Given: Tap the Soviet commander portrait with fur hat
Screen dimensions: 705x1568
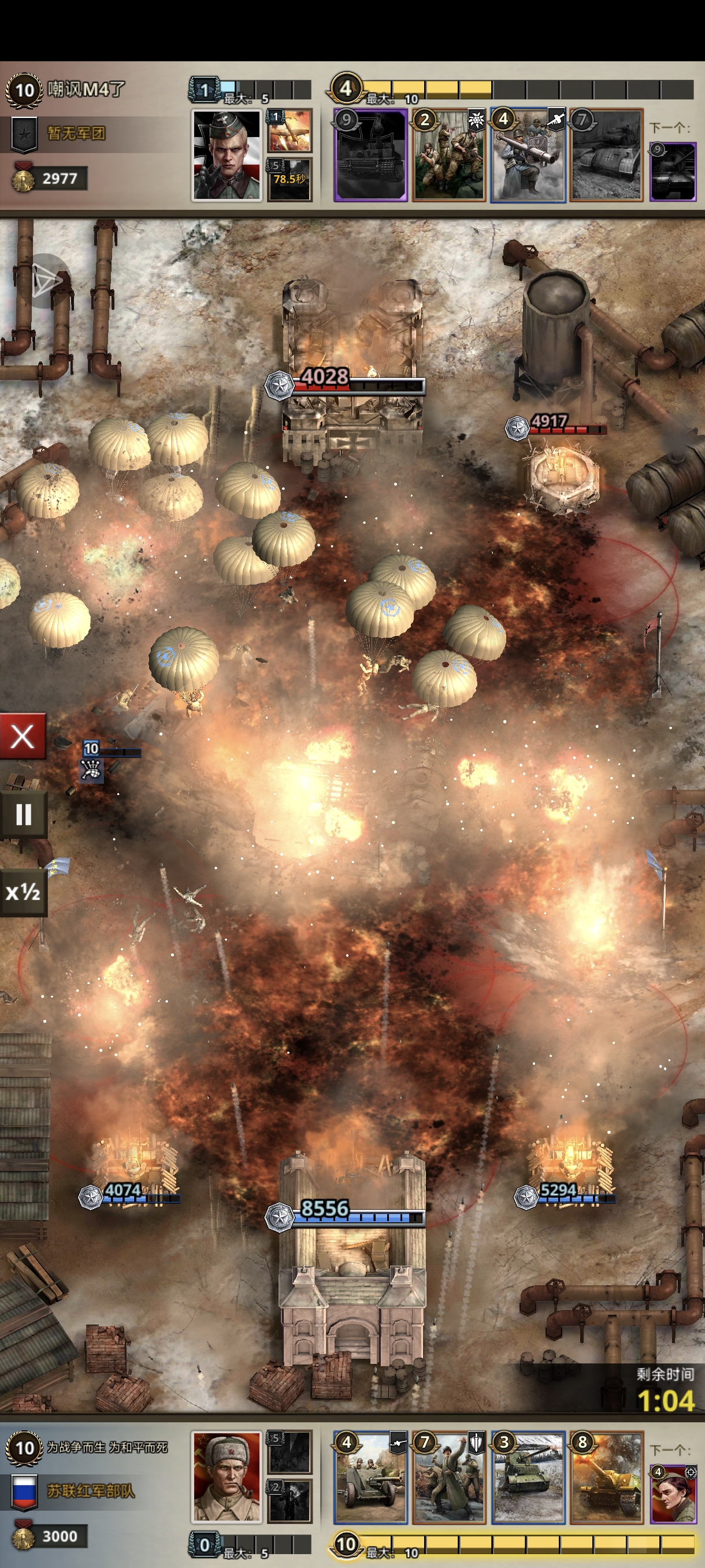Looking at the screenshot, I should (x=227, y=1475).
